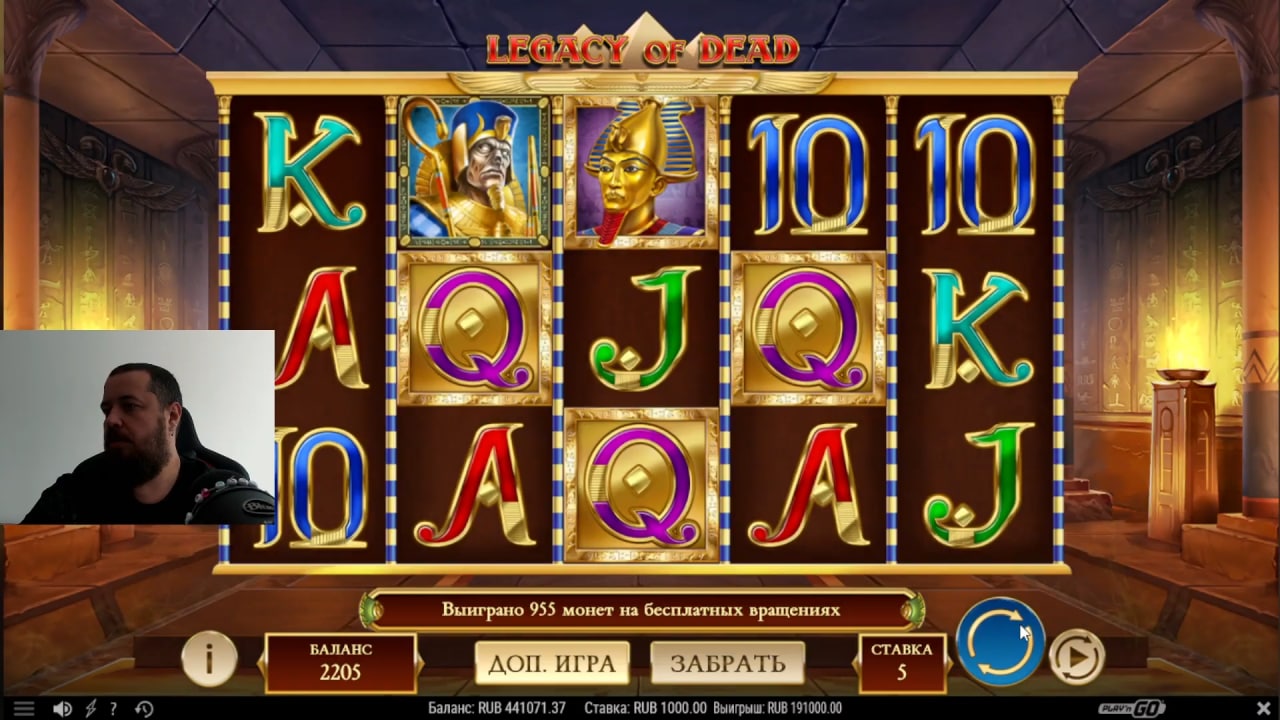
Task: Open game history clock icon
Action: tap(143, 709)
